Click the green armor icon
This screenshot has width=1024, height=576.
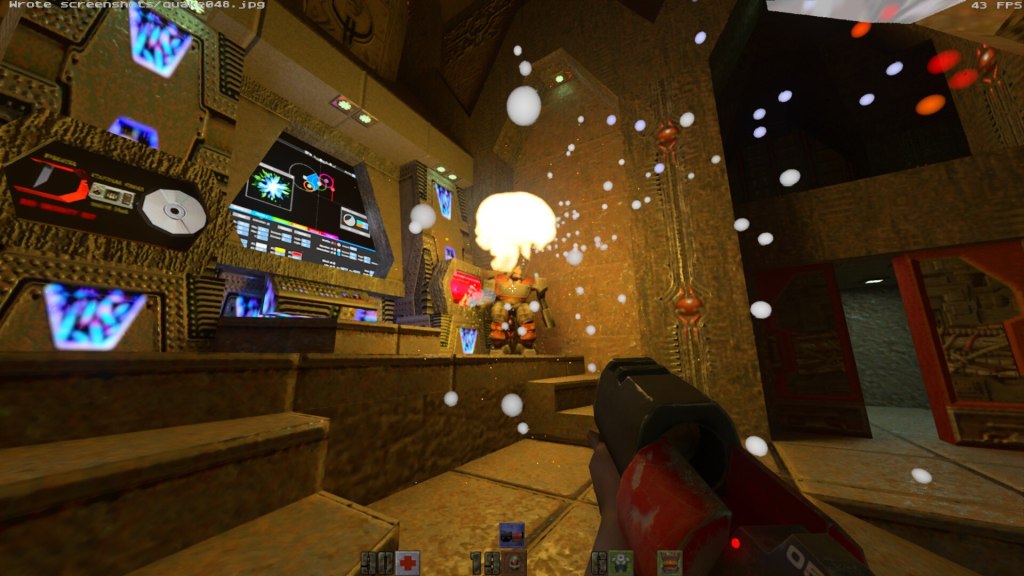[x=620, y=563]
